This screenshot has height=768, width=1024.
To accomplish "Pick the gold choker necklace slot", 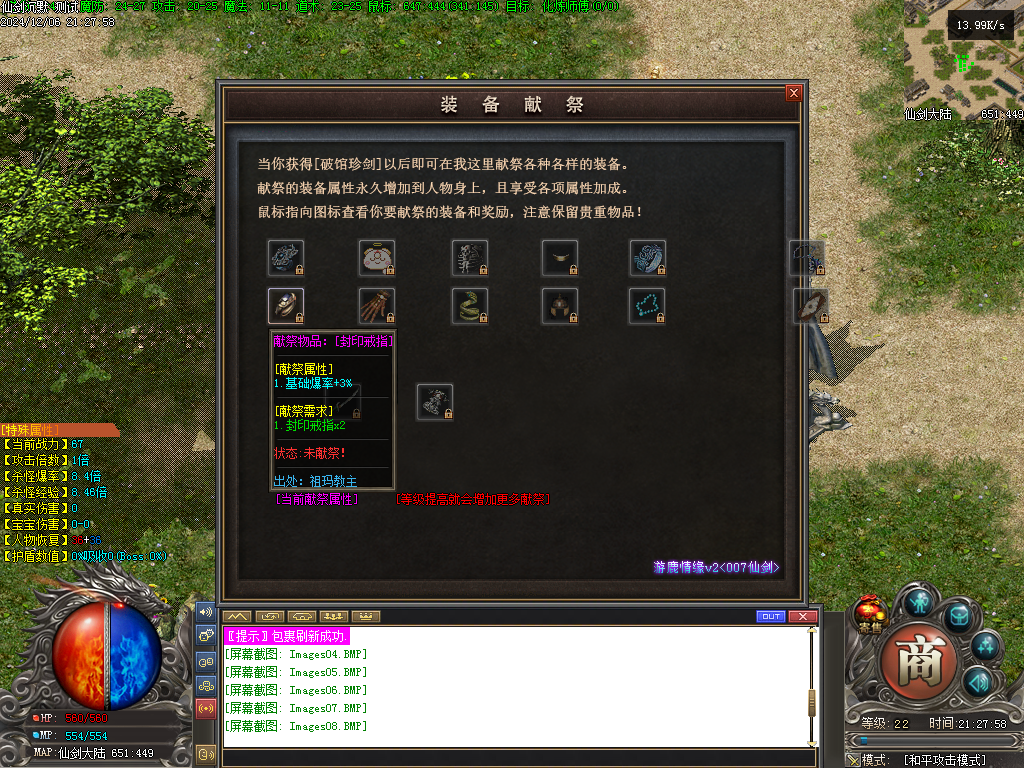I will [x=560, y=258].
